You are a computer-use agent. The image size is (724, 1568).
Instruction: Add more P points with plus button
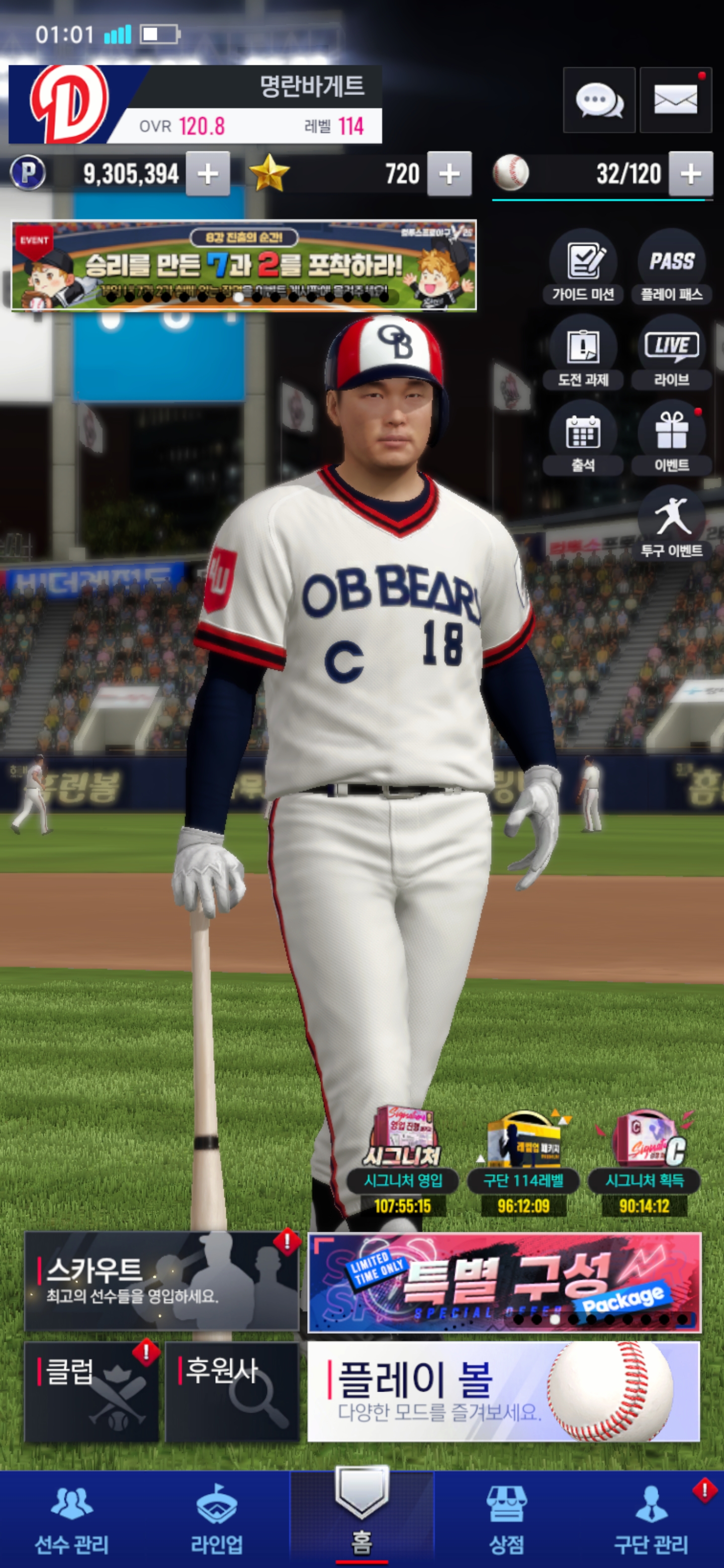[x=208, y=174]
